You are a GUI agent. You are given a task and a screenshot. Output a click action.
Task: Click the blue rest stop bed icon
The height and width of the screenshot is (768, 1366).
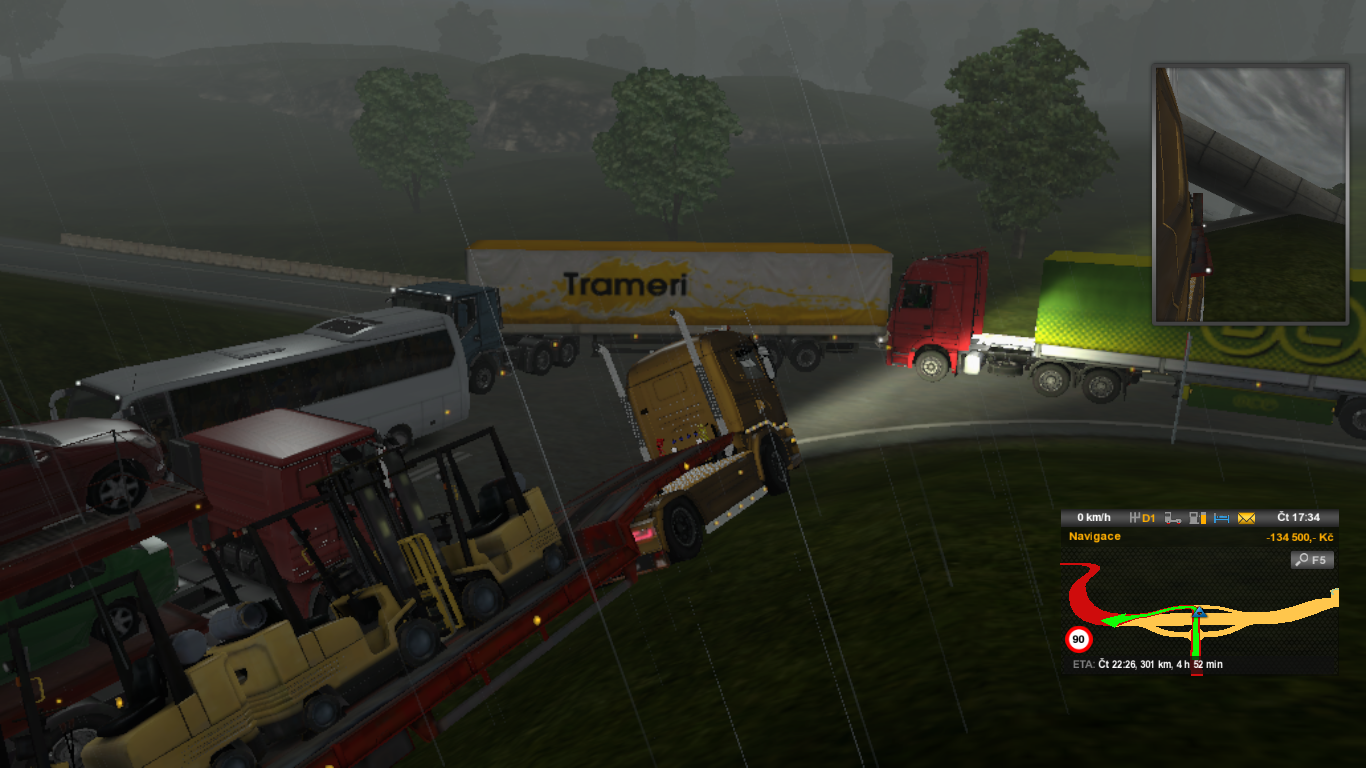[1221, 518]
